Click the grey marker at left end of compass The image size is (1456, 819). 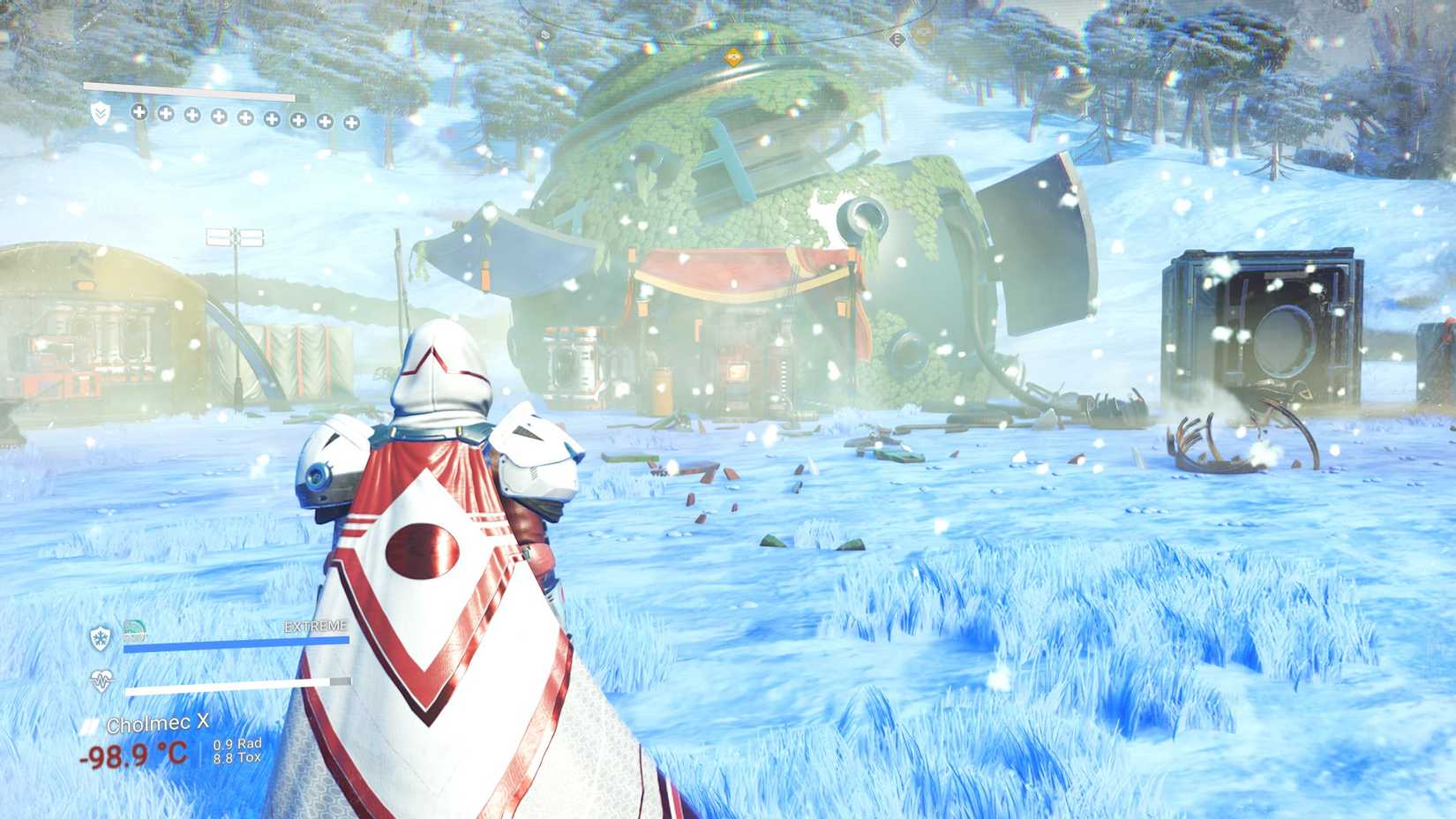545,34
